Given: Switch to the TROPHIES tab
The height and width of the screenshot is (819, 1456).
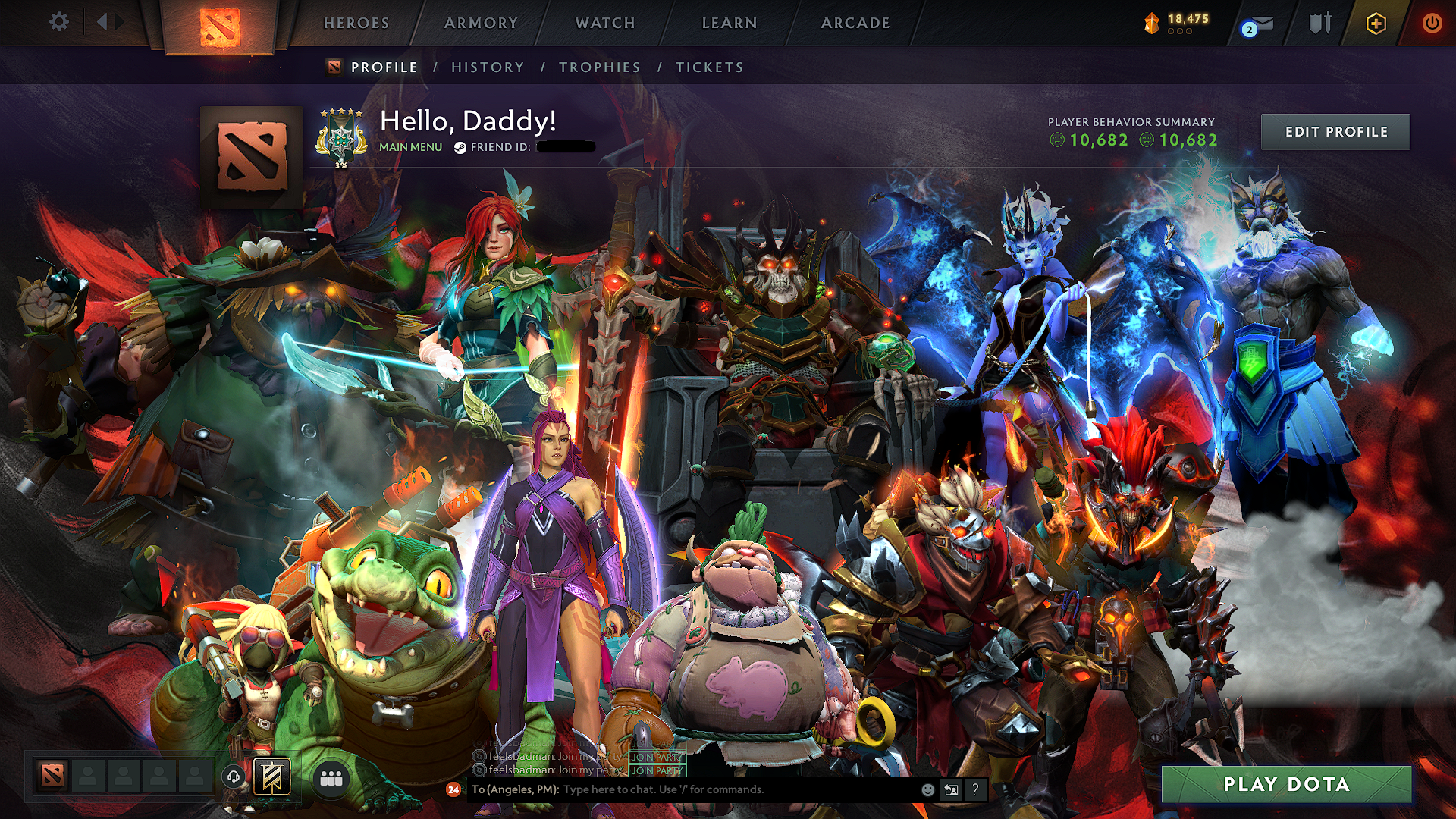Looking at the screenshot, I should pyautogui.click(x=598, y=67).
